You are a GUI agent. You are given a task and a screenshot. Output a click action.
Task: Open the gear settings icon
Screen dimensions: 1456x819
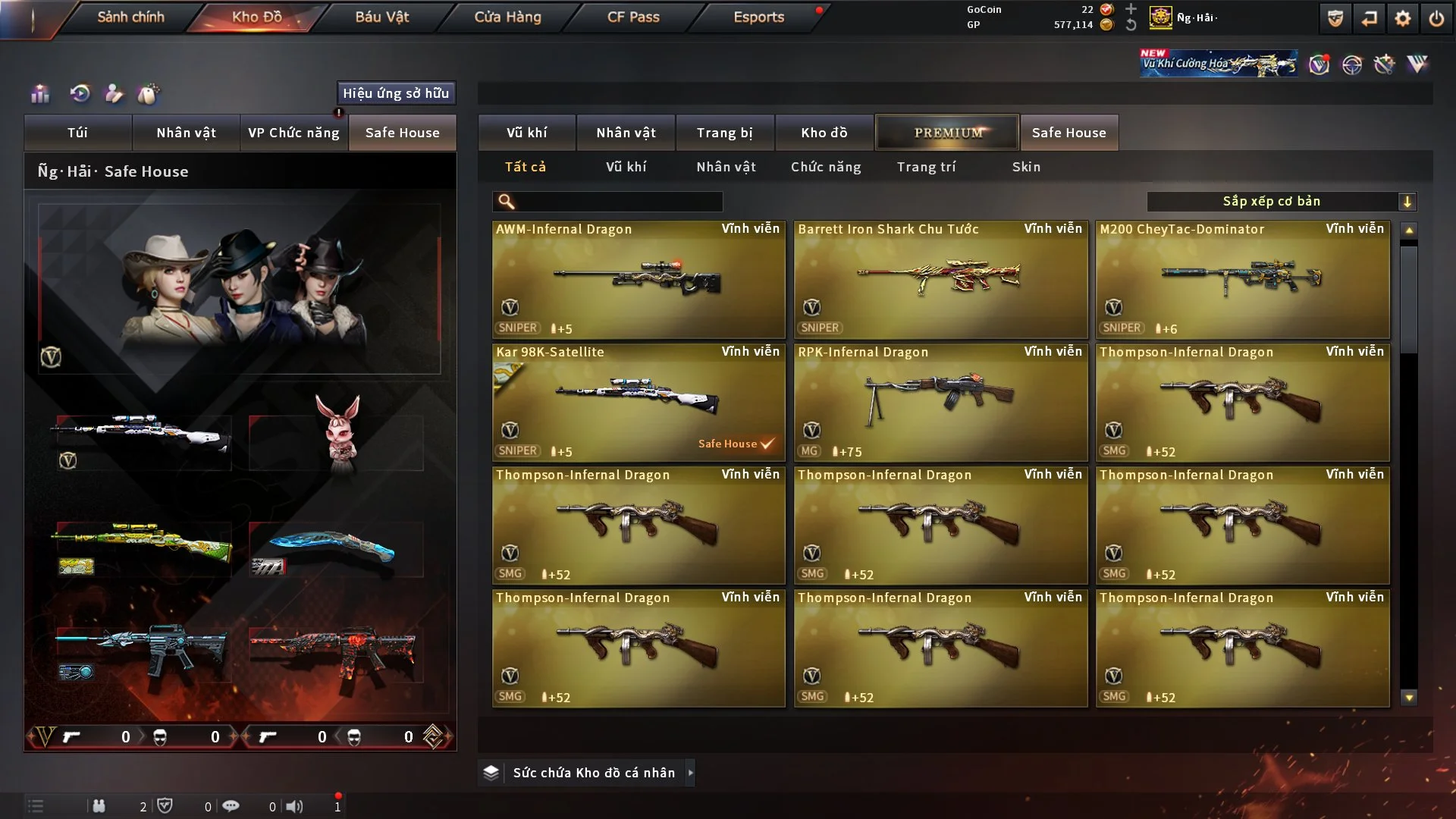tap(1403, 18)
